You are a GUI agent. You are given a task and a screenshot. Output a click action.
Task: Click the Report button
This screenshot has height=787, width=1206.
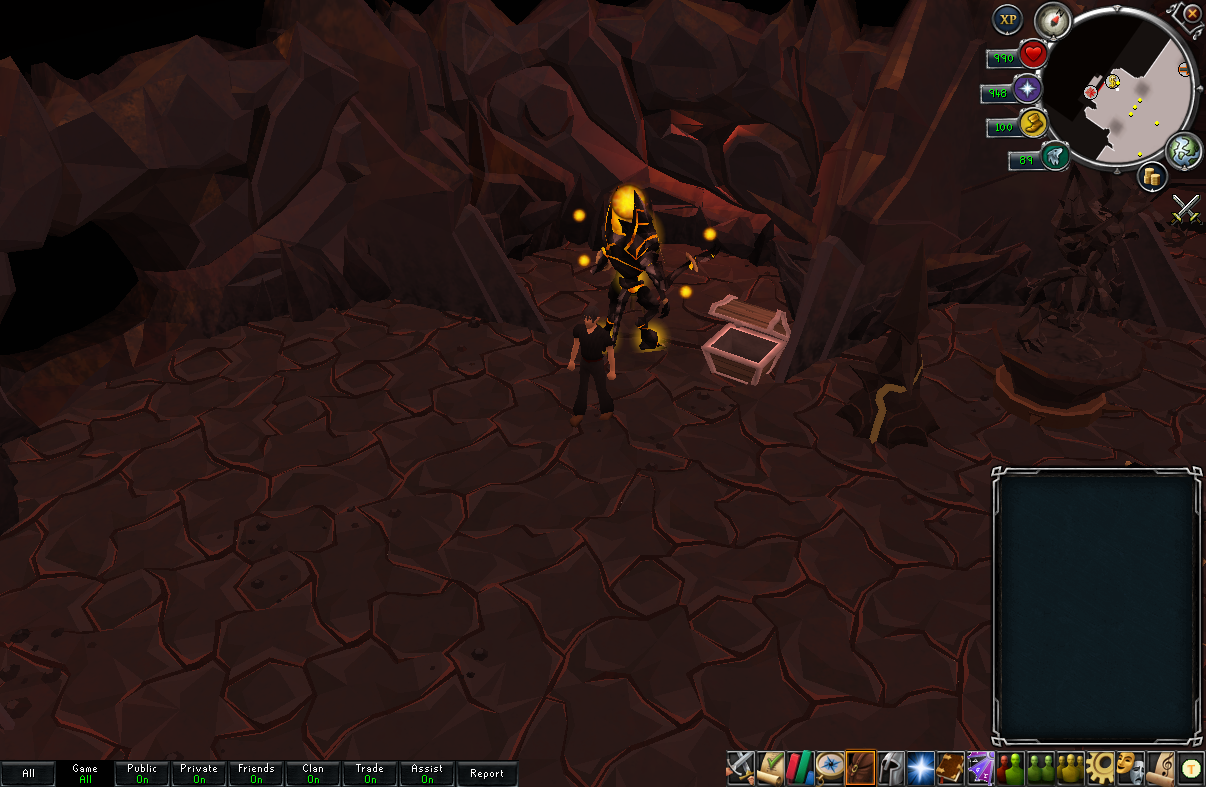487,773
